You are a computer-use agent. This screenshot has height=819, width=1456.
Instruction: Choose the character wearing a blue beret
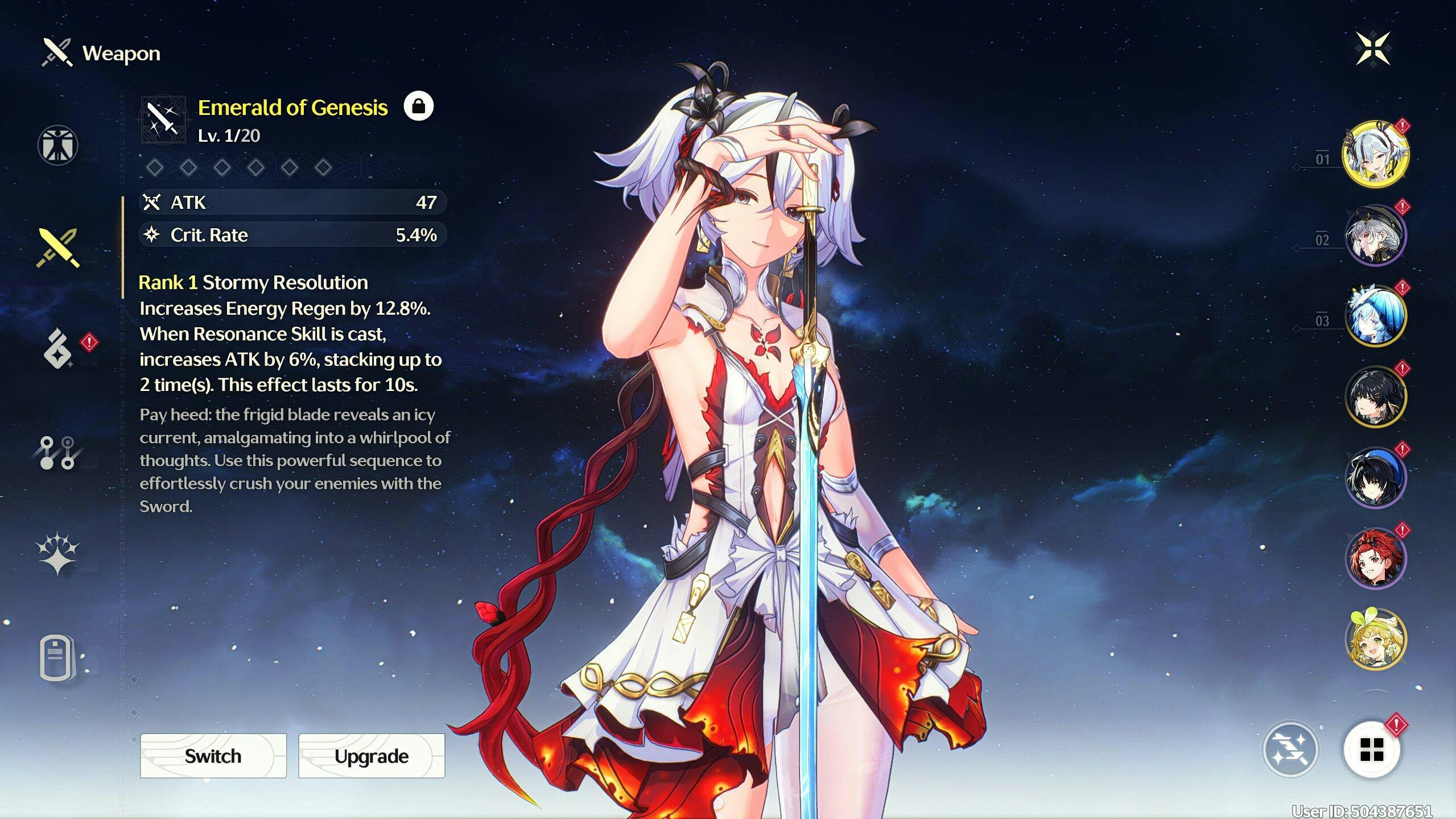1375,478
